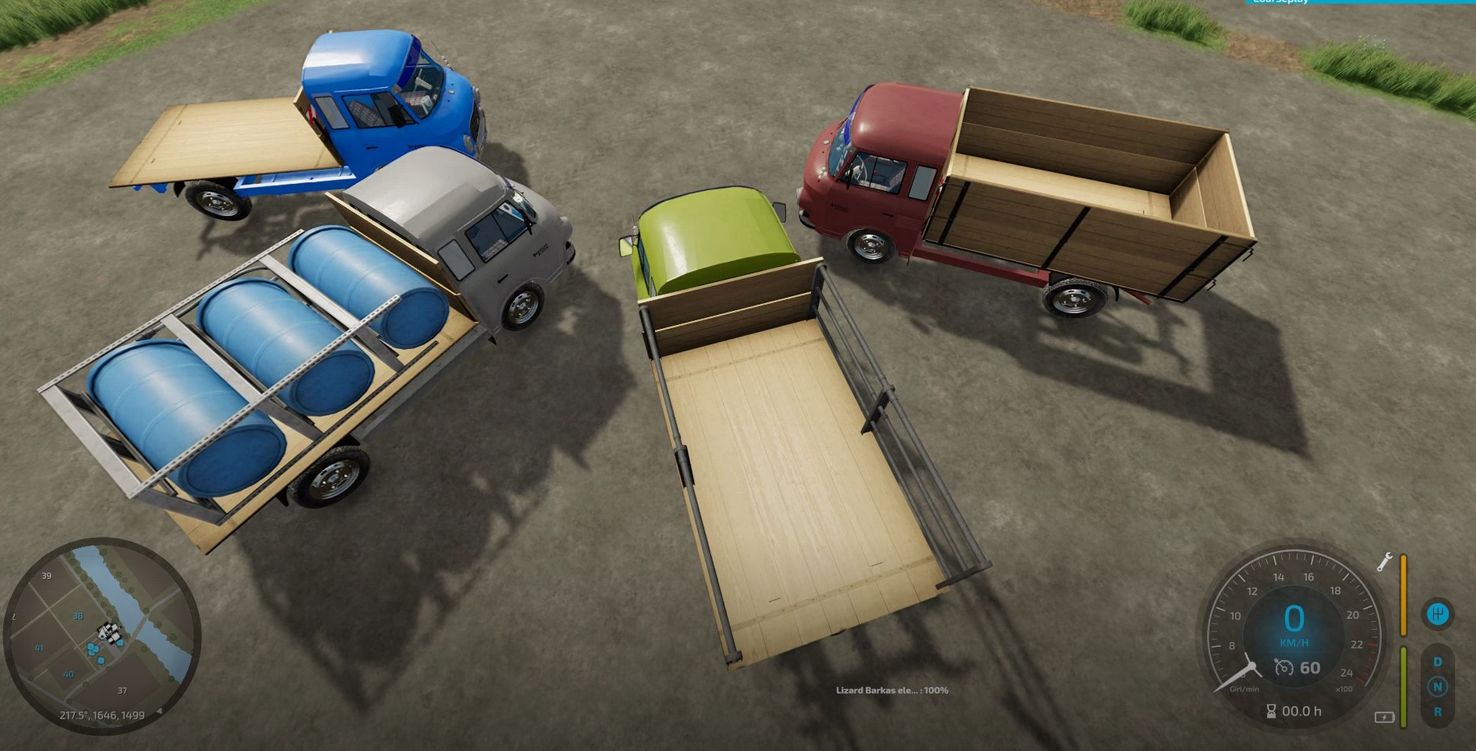Screen dimensions: 1476x751
Task: Toggle the cruise control speed icon
Action: coord(1284,667)
